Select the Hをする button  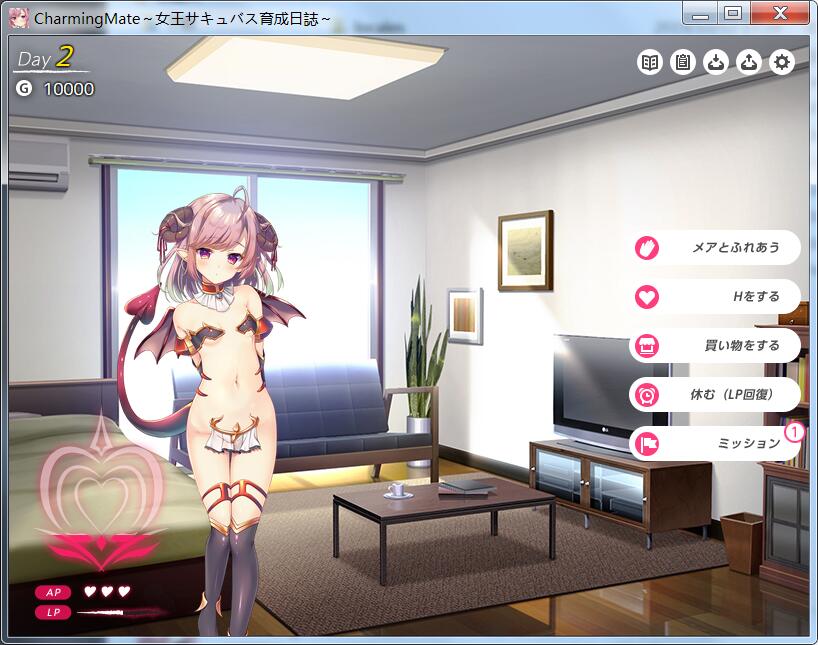716,296
